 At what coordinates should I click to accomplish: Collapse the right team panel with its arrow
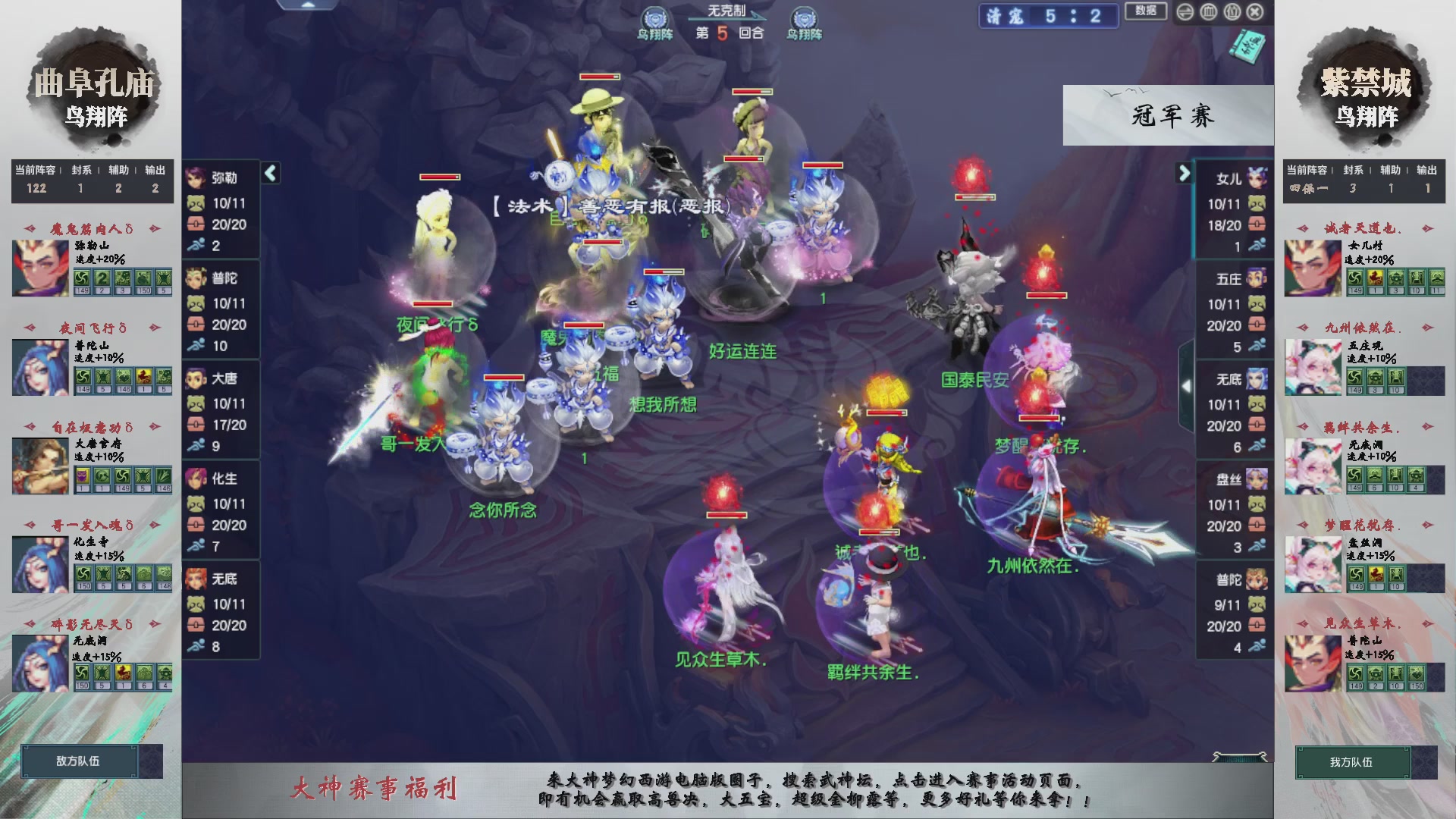pyautogui.click(x=1185, y=173)
